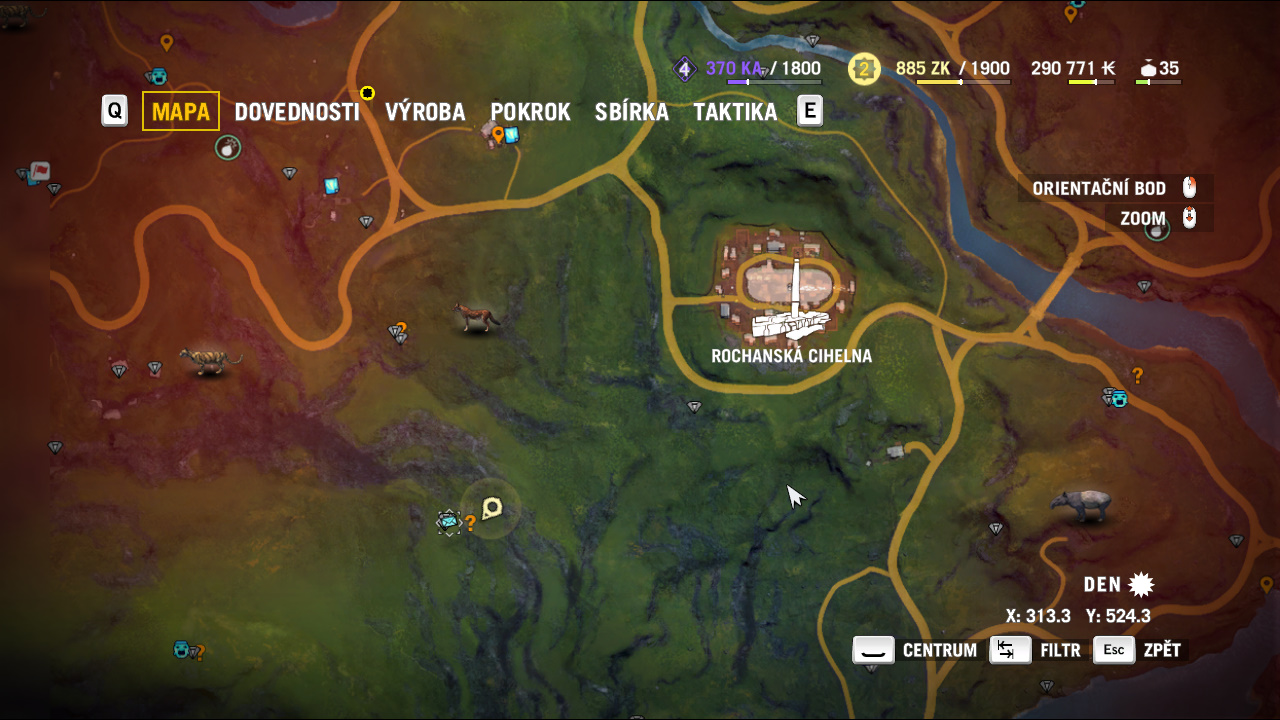The image size is (1280, 720).
Task: Select the Pokrok tab
Action: [x=530, y=111]
